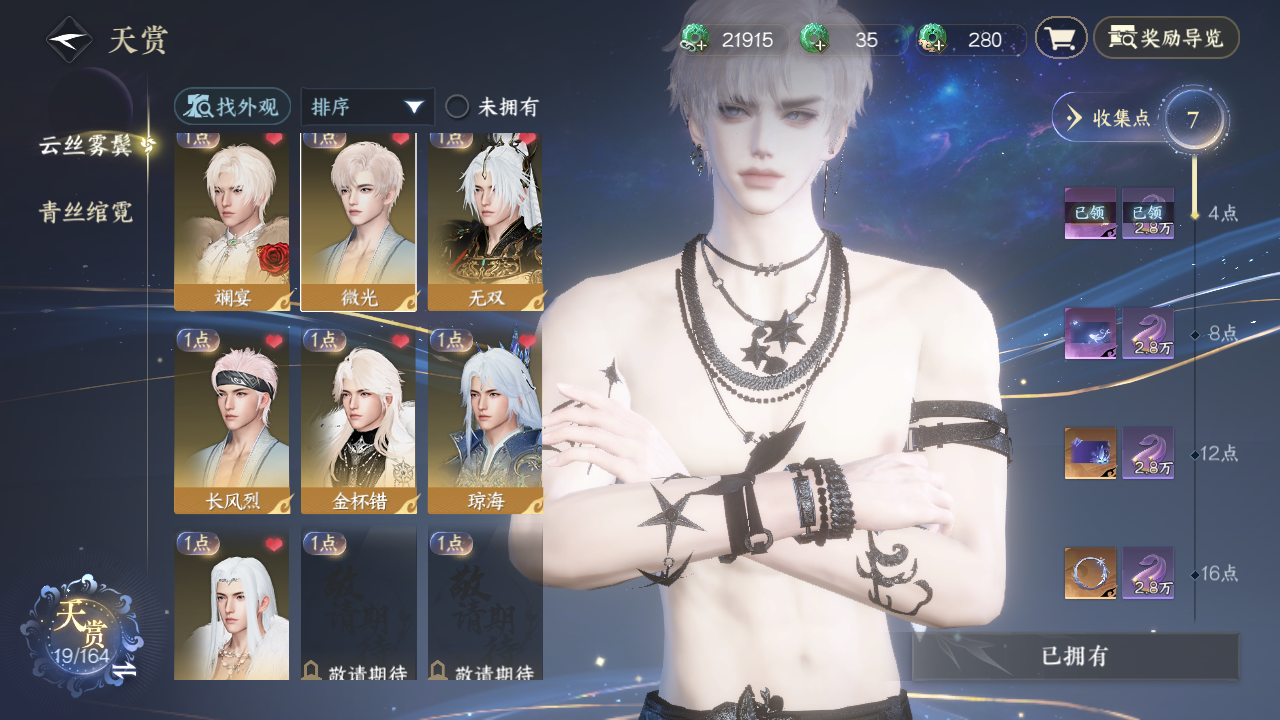1280x720 pixels.
Task: Add currency via the 21915 jade plus icon
Action: (695, 40)
